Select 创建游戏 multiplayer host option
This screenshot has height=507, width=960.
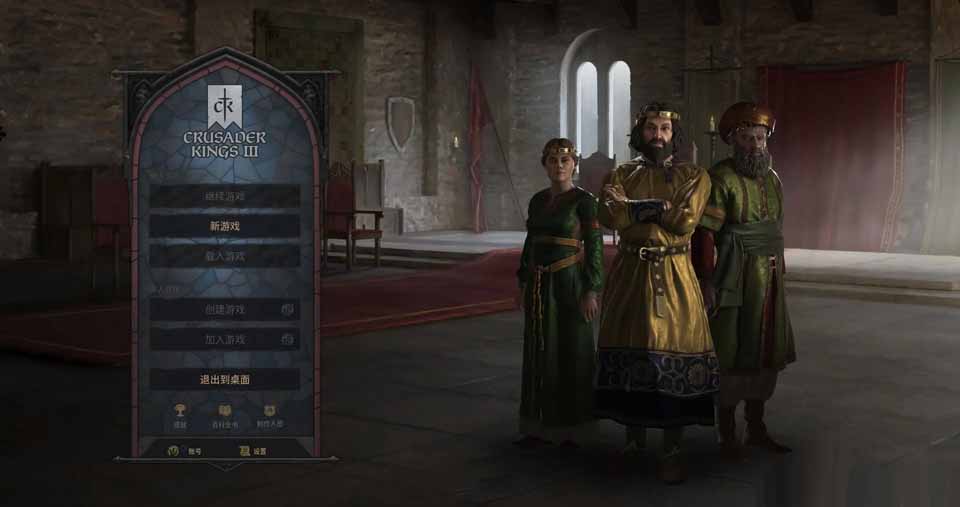click(x=225, y=310)
